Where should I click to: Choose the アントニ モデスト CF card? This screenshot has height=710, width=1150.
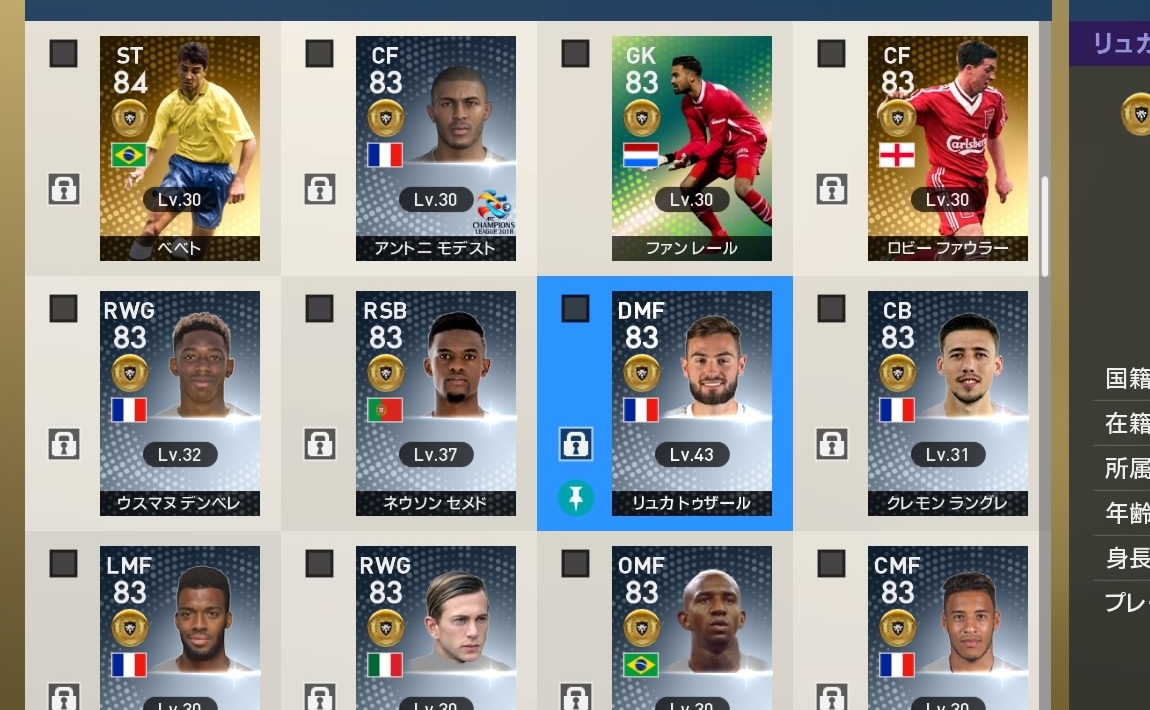(x=436, y=148)
